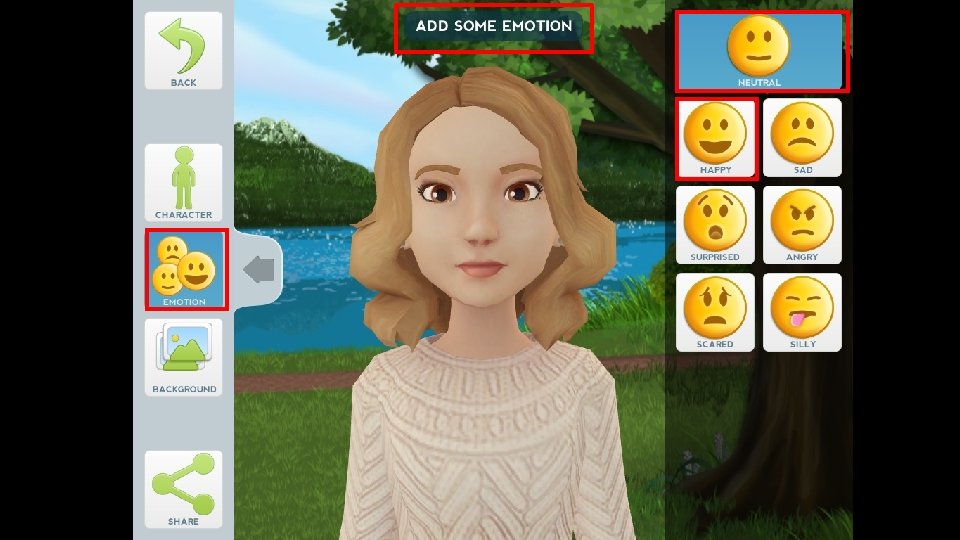Select the Neutral emotion face
This screenshot has width=960, height=540.
pyautogui.click(x=760, y=50)
